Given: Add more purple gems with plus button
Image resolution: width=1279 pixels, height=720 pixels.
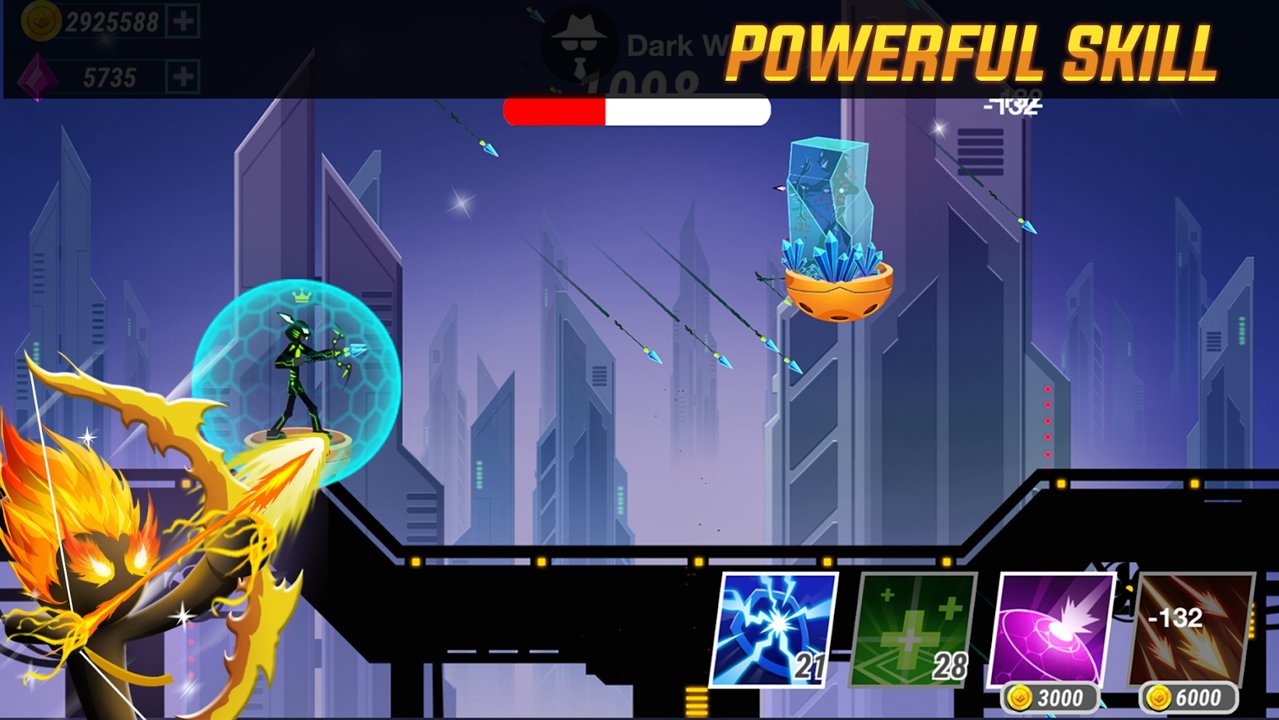Looking at the screenshot, I should [x=182, y=76].
